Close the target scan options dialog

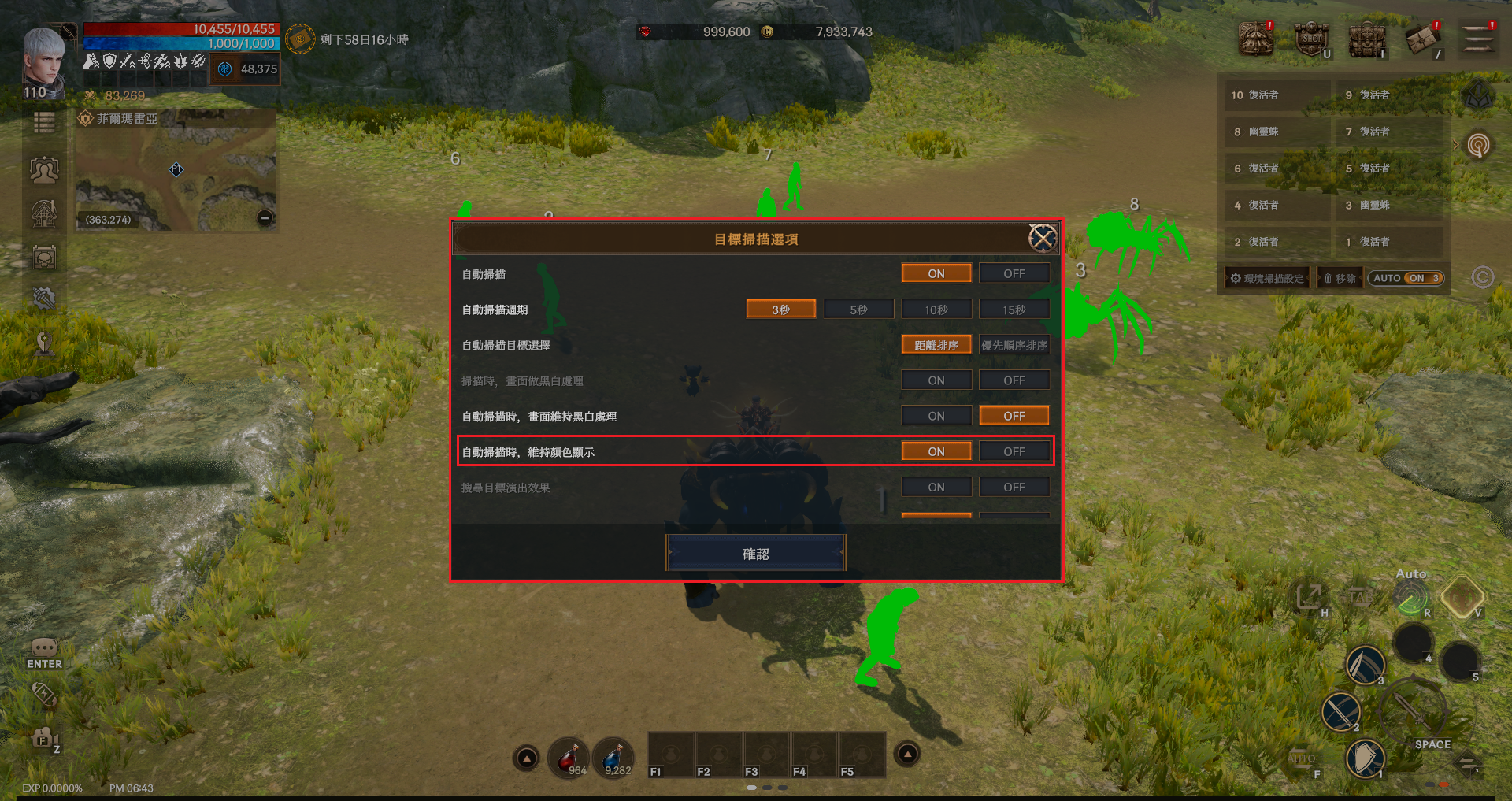click(x=1042, y=238)
